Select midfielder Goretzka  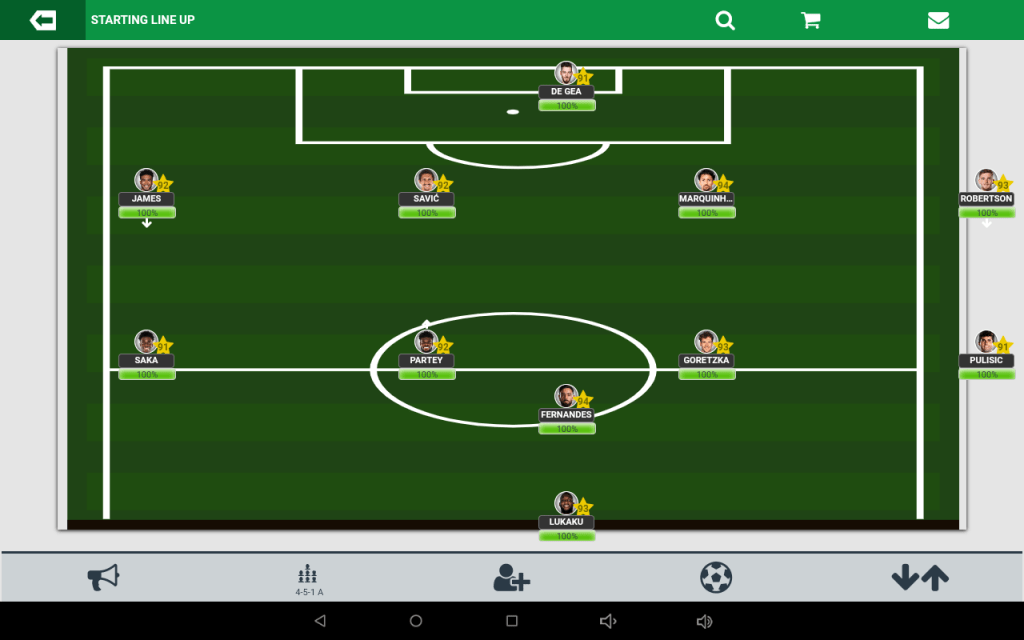pos(707,345)
